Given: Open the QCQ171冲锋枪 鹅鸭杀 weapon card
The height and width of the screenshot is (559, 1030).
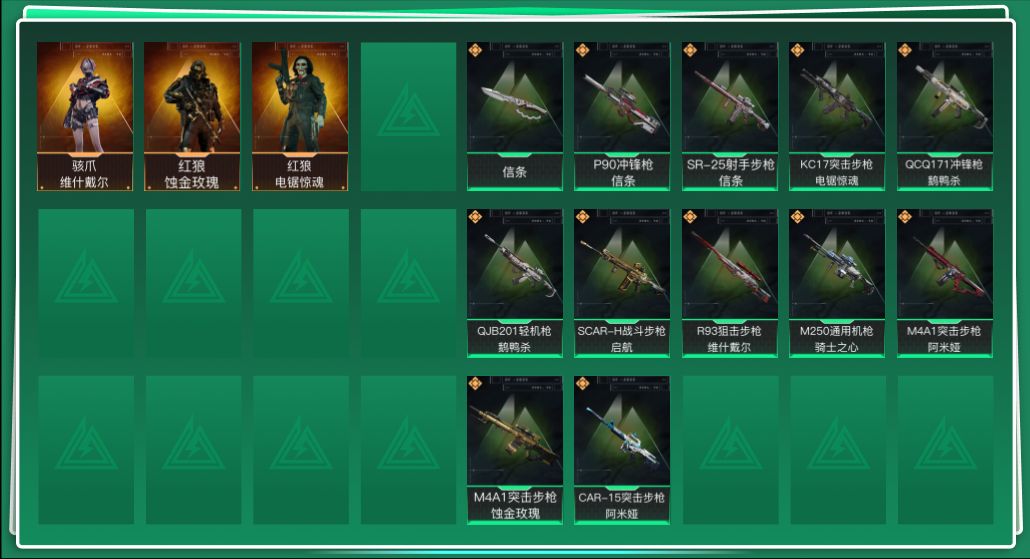Looking at the screenshot, I should tap(944, 115).
